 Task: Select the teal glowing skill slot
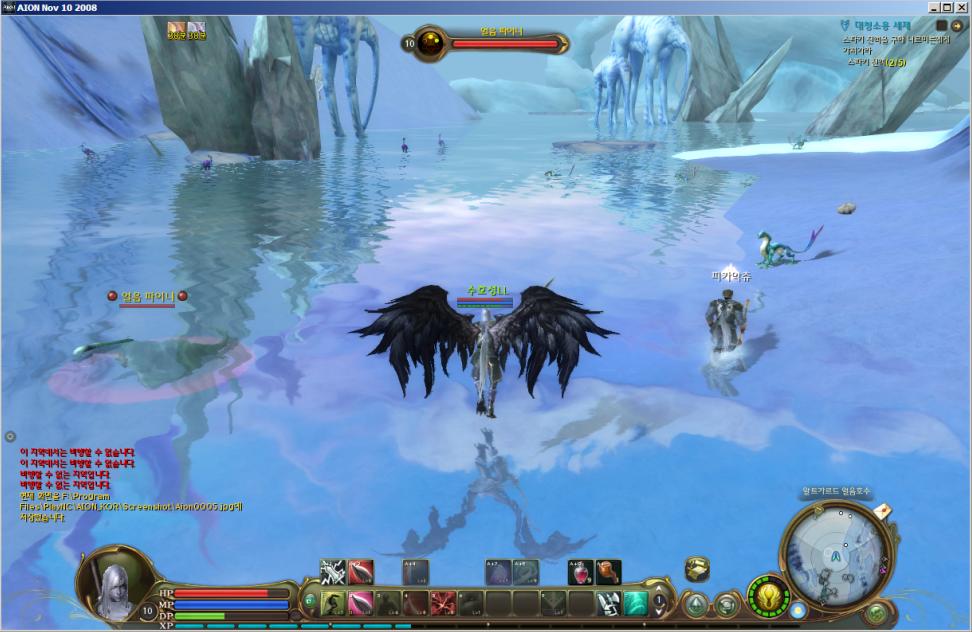(635, 603)
